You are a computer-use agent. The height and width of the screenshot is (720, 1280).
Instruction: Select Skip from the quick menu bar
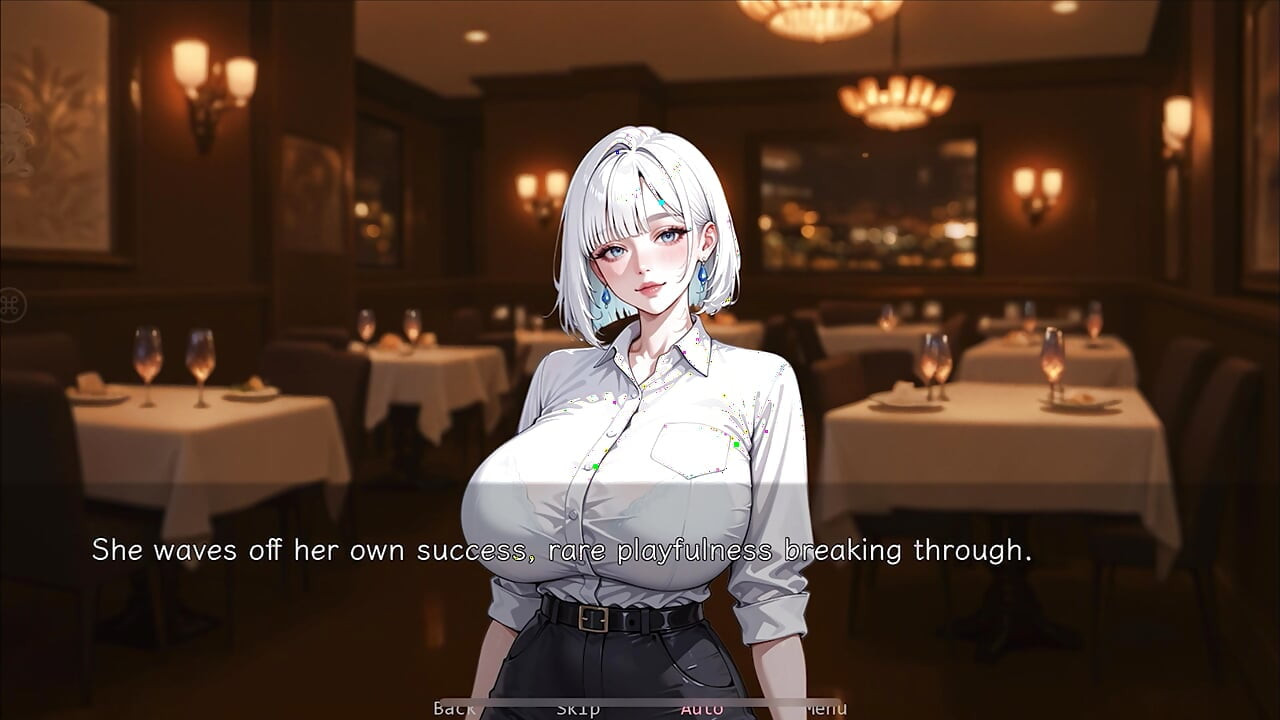coord(578,707)
